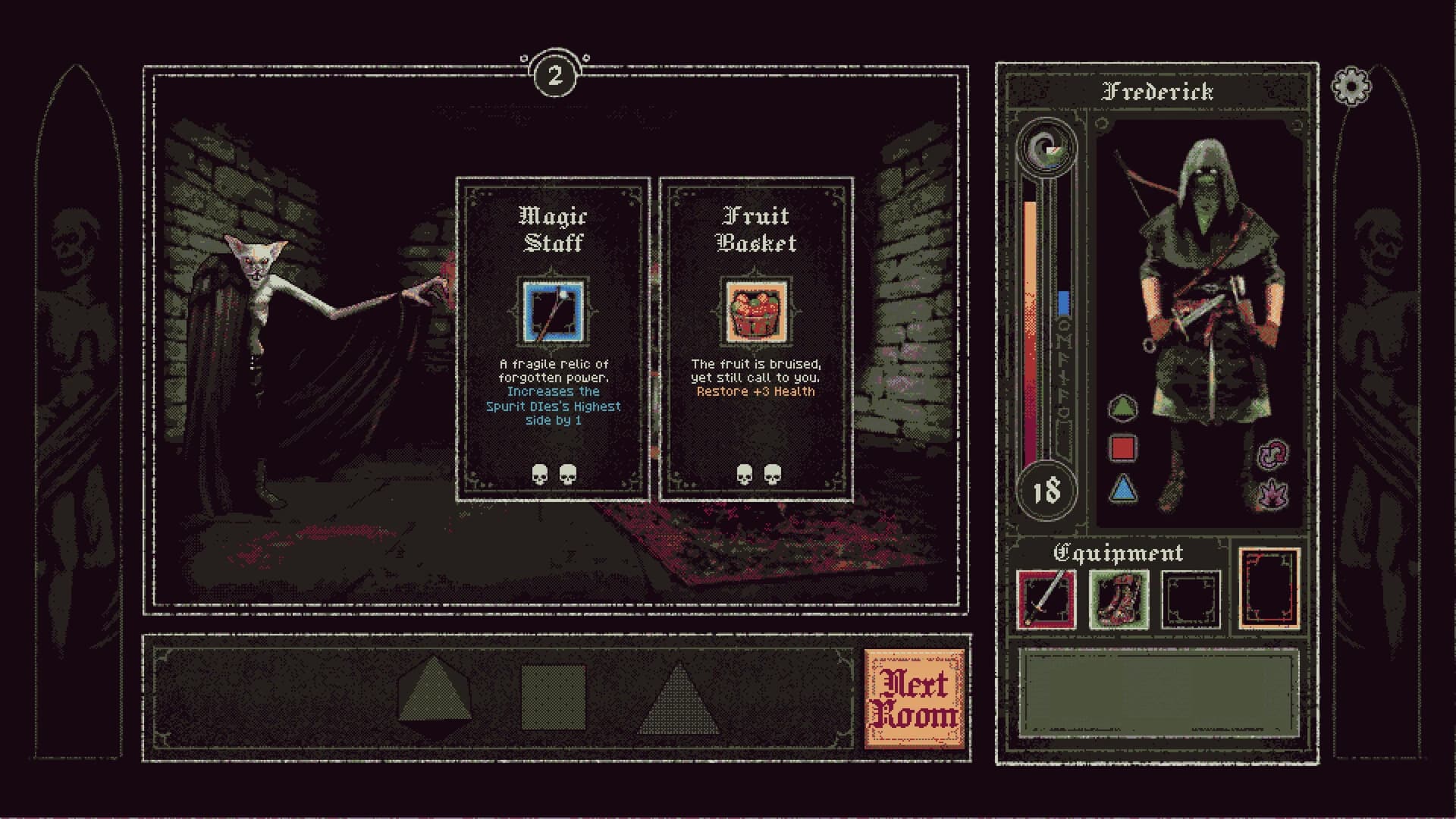Select the blue triangle die icon
The height and width of the screenshot is (819, 1456).
click(1125, 489)
